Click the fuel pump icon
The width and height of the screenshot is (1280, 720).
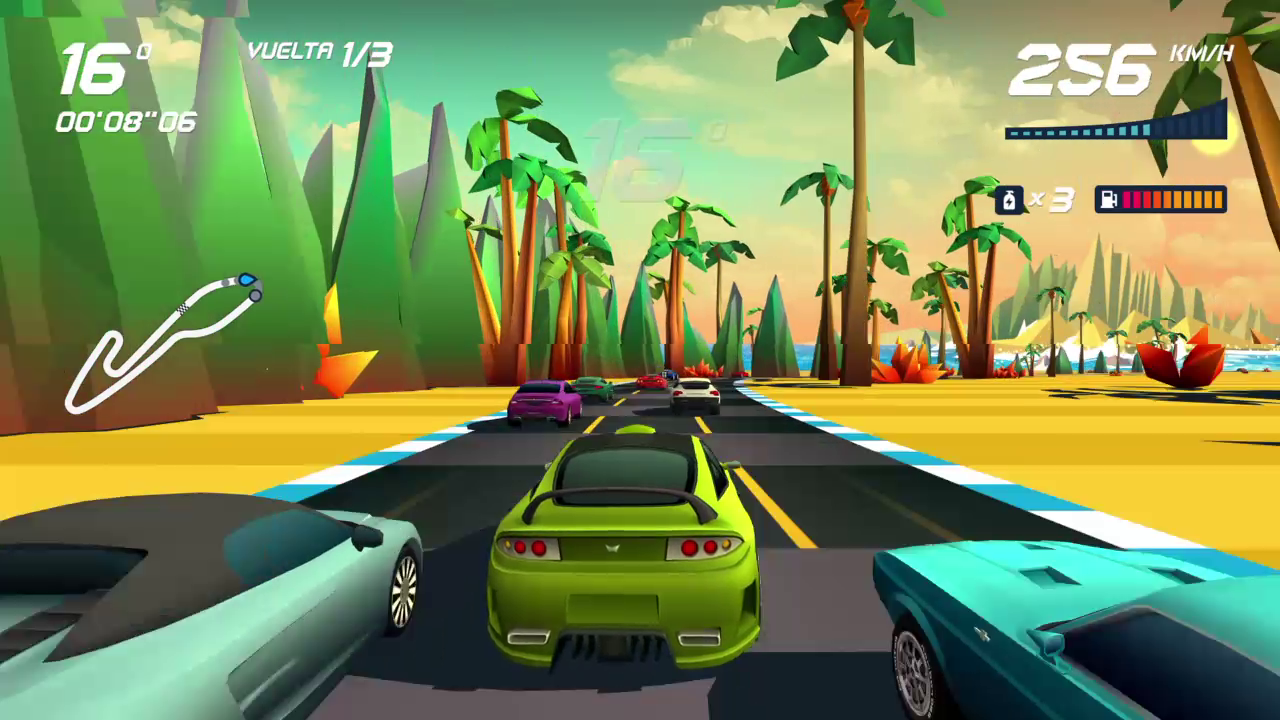(x=1108, y=199)
